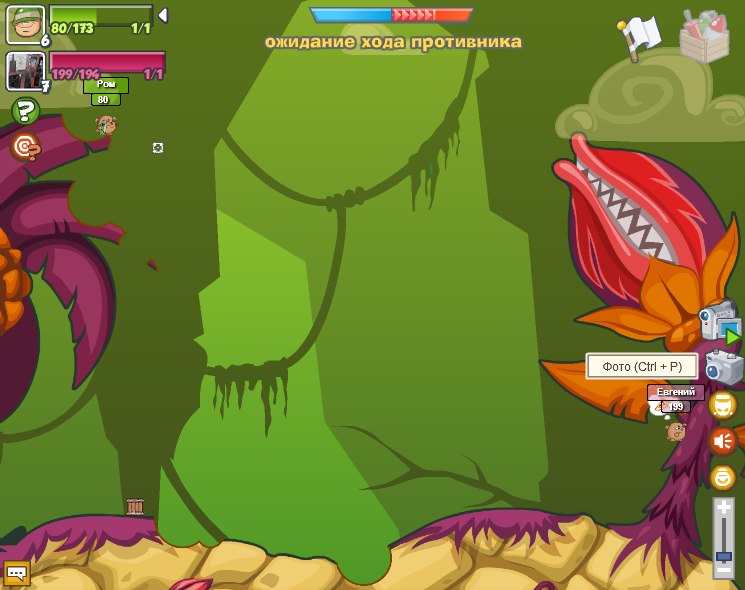Image resolution: width=745 pixels, height=590 pixels.
Task: Click the green question mark help icon
Action: click(x=25, y=111)
